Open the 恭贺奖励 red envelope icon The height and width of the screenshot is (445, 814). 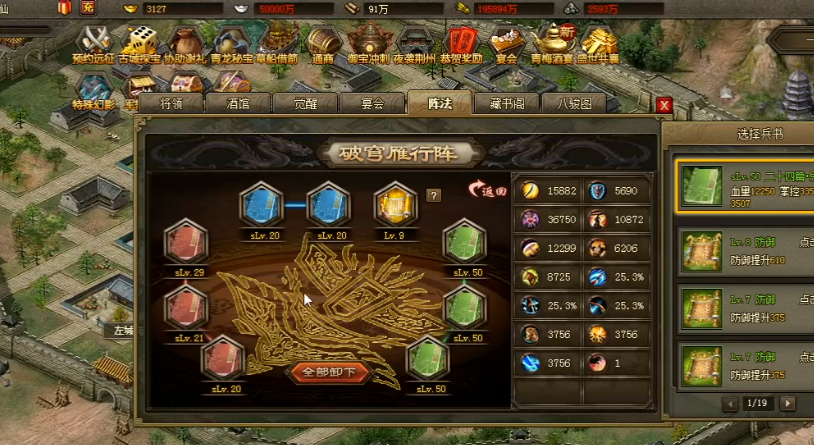click(x=460, y=42)
